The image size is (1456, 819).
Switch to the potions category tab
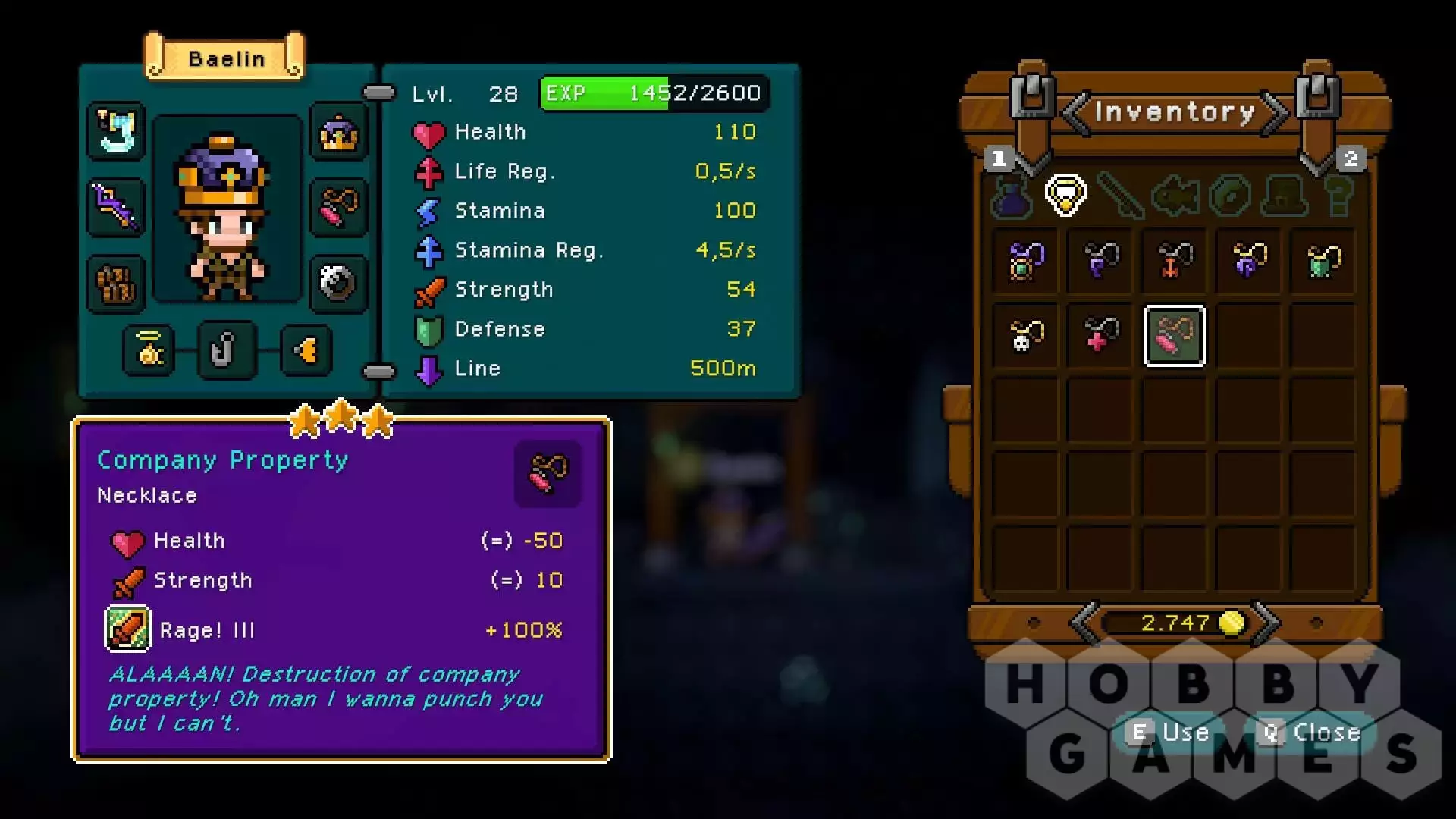(x=1012, y=196)
